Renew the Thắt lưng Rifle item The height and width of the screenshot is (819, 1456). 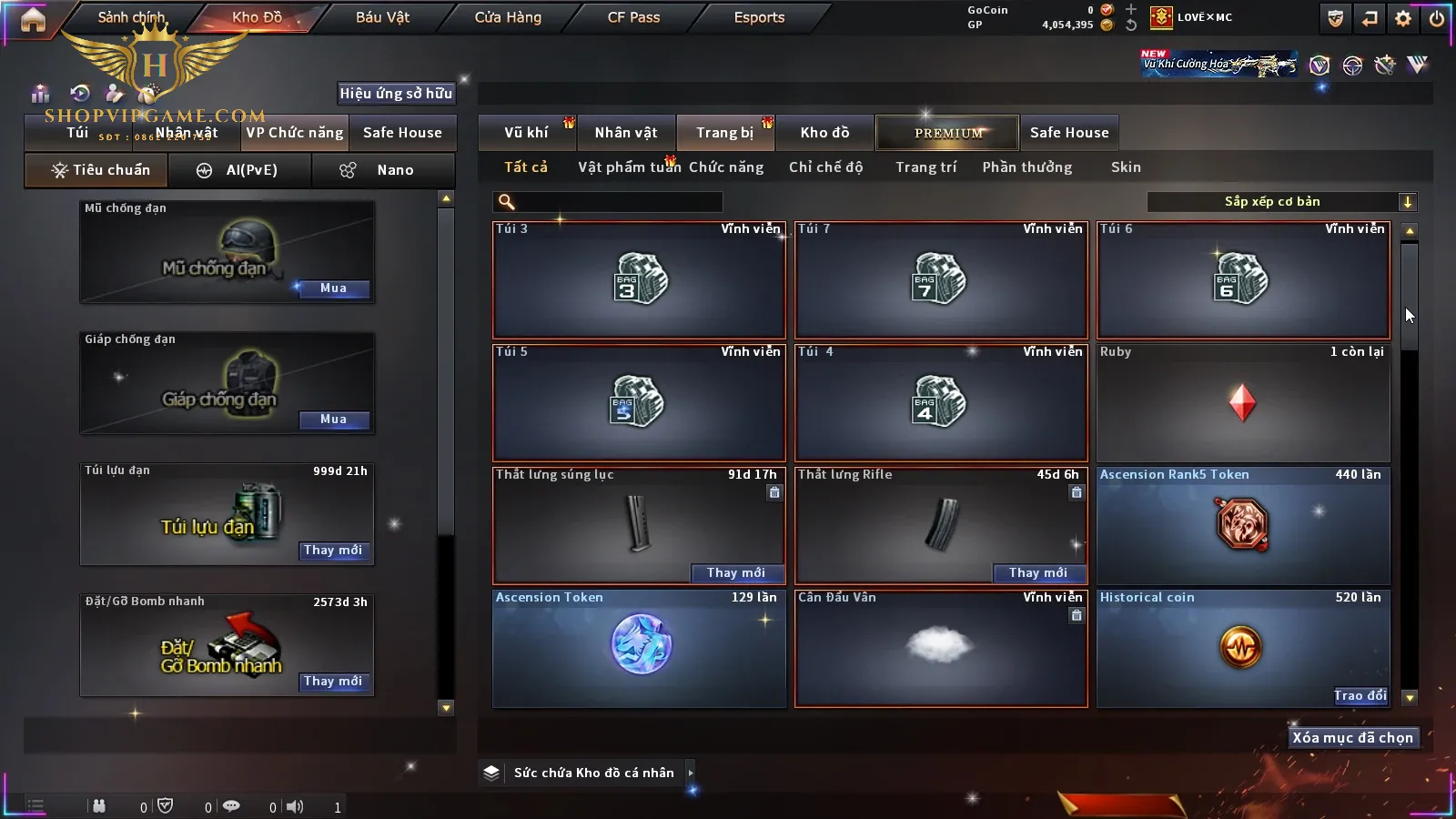tap(1037, 573)
